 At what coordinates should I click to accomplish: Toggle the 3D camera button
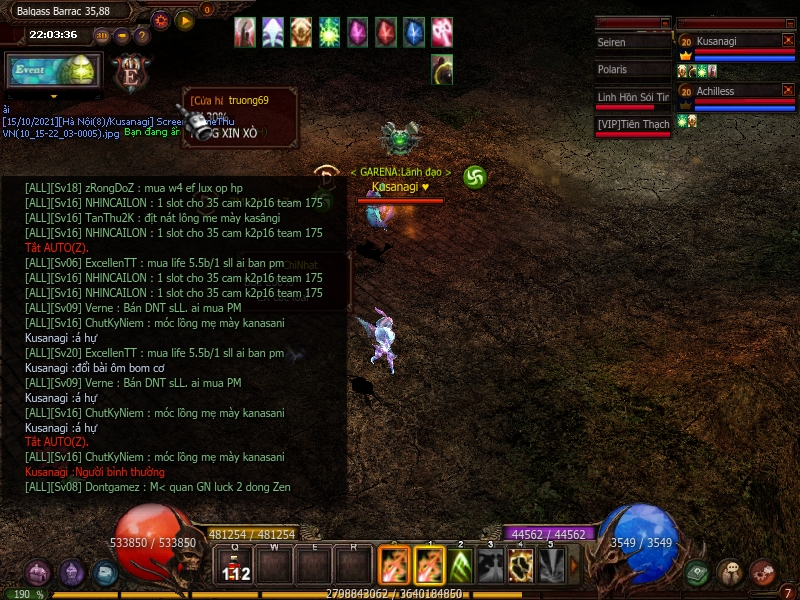tap(102, 35)
